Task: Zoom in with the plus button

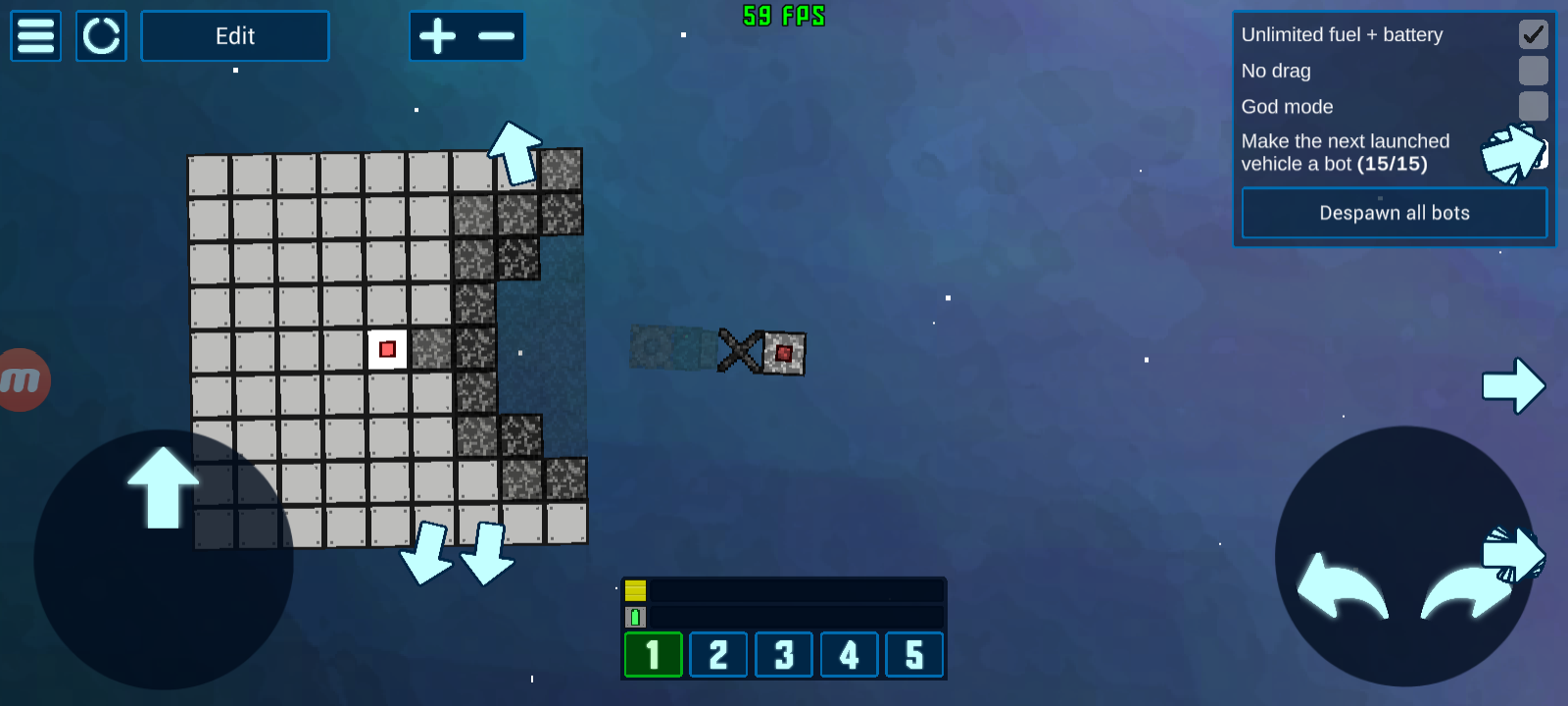Action: click(438, 36)
